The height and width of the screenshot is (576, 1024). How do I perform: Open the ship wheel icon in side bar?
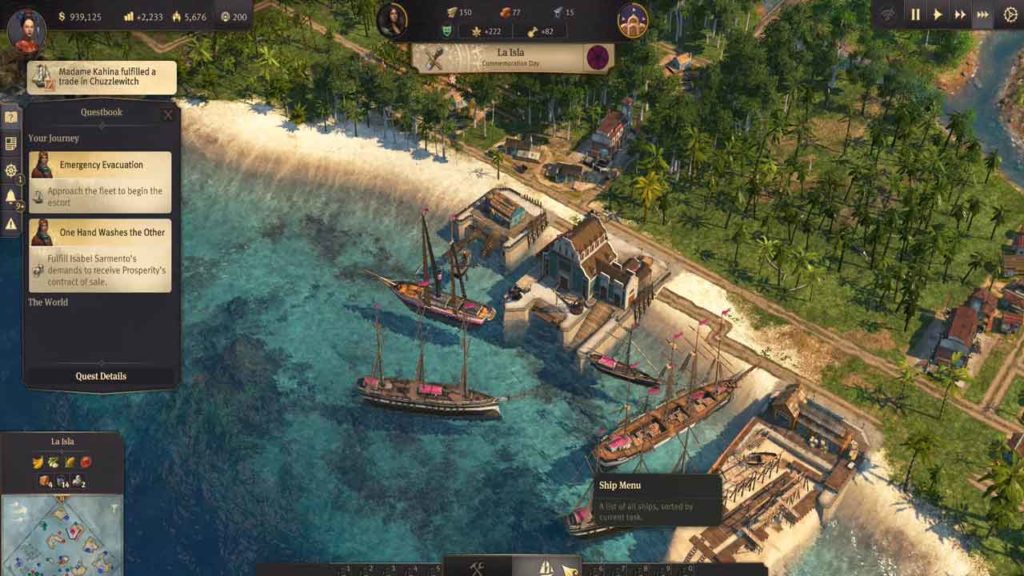(11, 170)
